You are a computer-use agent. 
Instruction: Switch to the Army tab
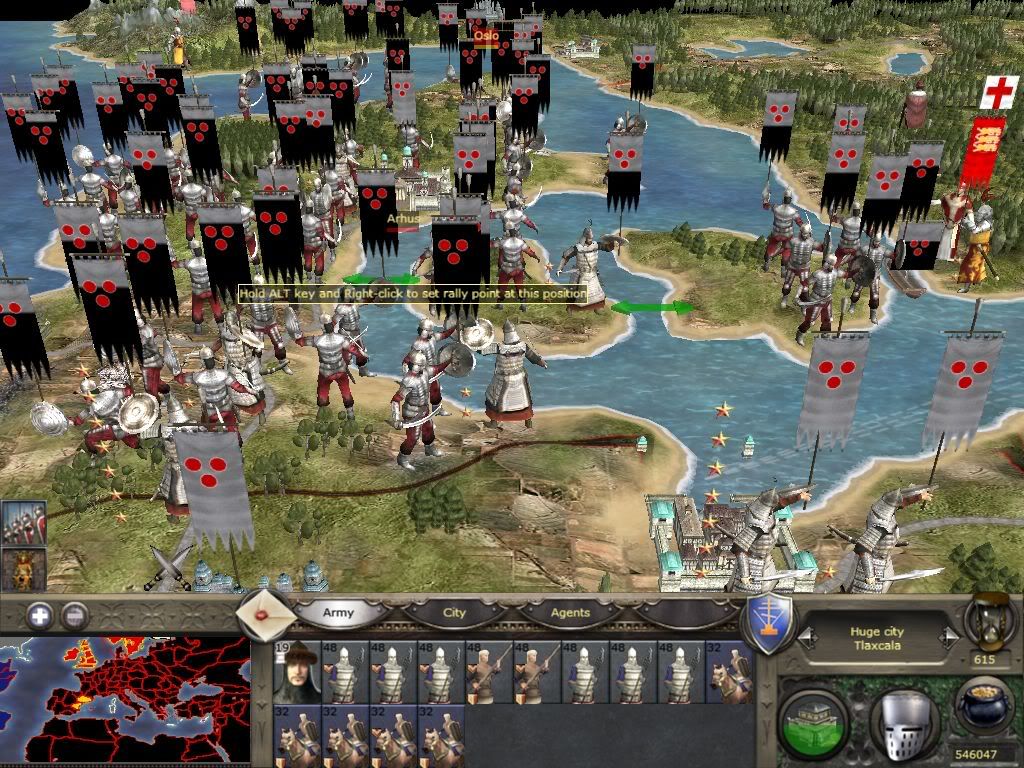click(x=337, y=612)
